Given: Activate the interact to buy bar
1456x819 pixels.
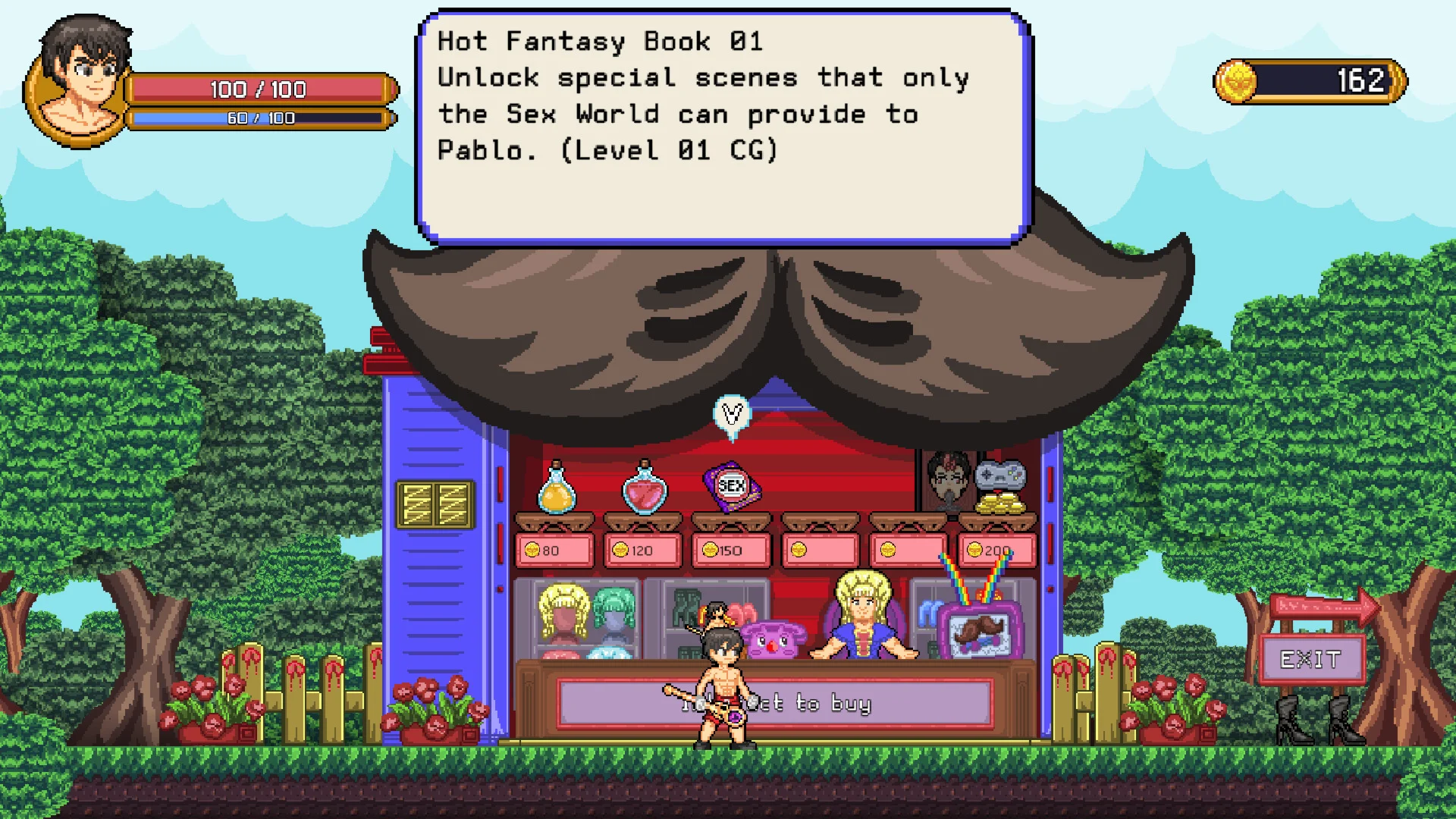Looking at the screenshot, I should 774,704.
